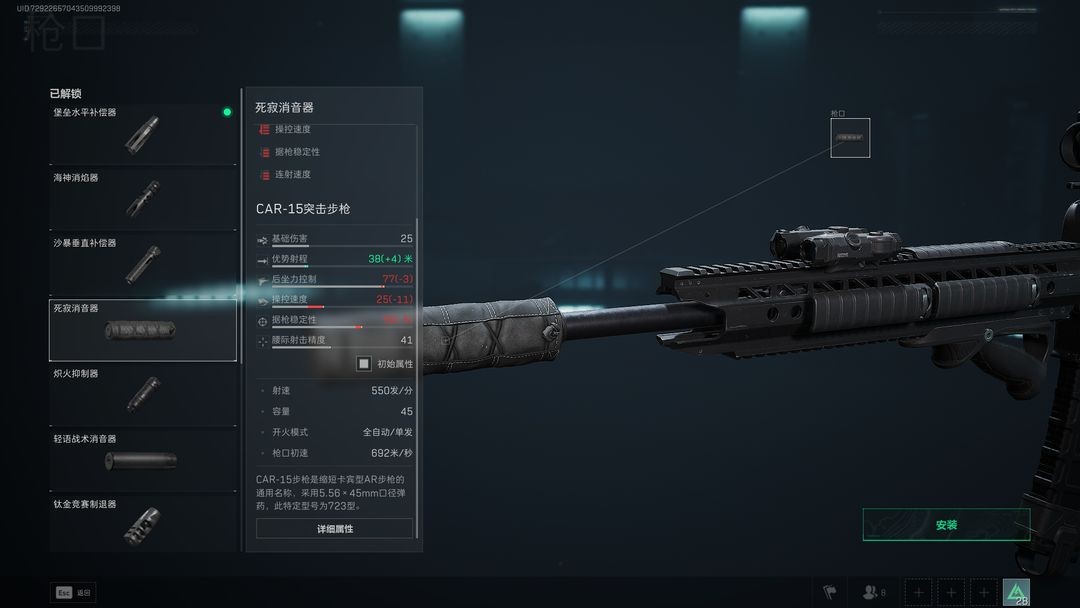Select the 堡垒水平补偿器 muzzle attachment
Screen dimensions: 1080x608
[x=142, y=134]
